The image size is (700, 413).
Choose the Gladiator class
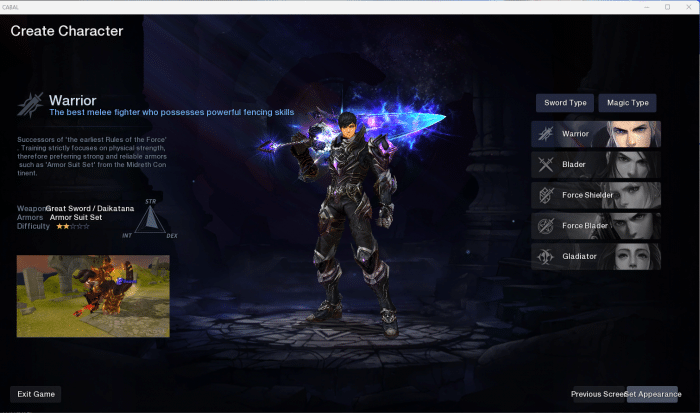(596, 257)
